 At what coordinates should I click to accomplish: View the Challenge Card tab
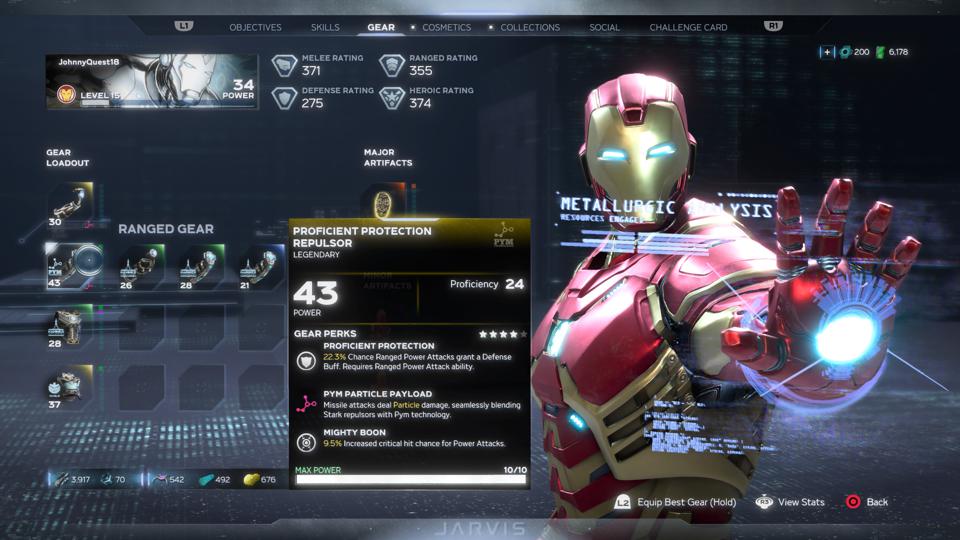688,27
